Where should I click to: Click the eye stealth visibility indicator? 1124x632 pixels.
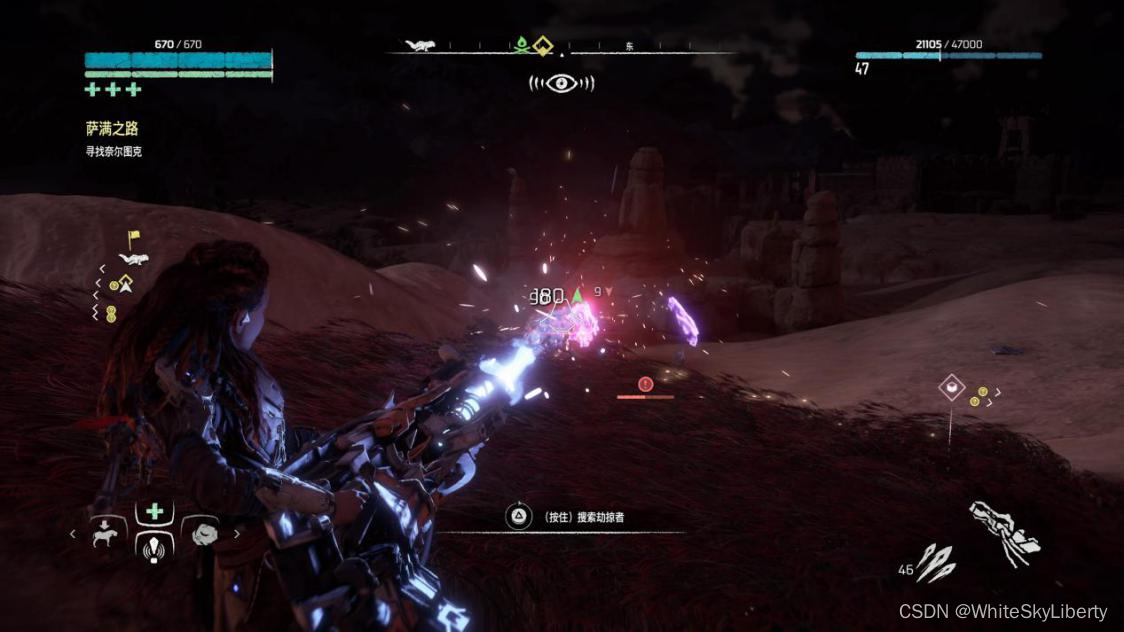pyautogui.click(x=561, y=83)
